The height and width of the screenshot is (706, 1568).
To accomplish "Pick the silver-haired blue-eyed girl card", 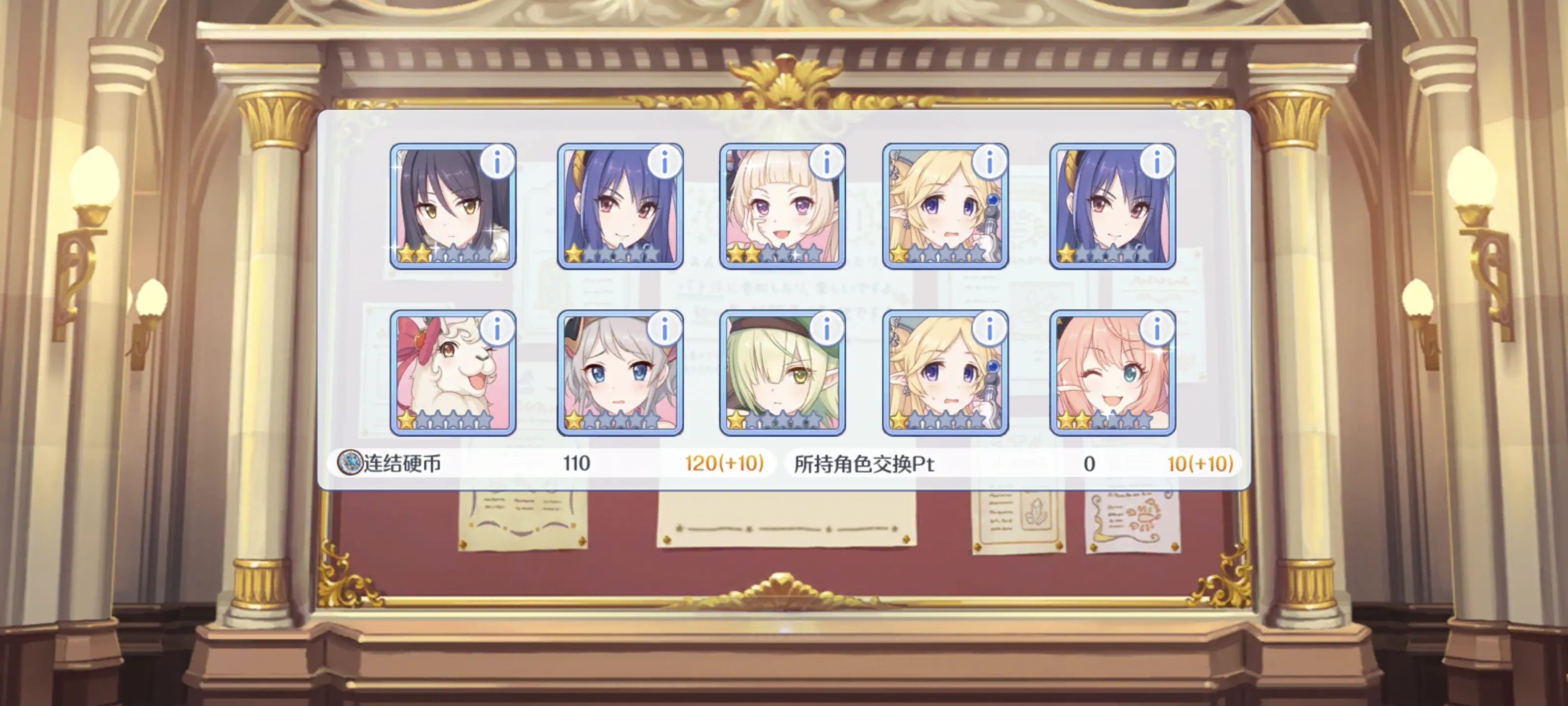I will click(x=620, y=373).
